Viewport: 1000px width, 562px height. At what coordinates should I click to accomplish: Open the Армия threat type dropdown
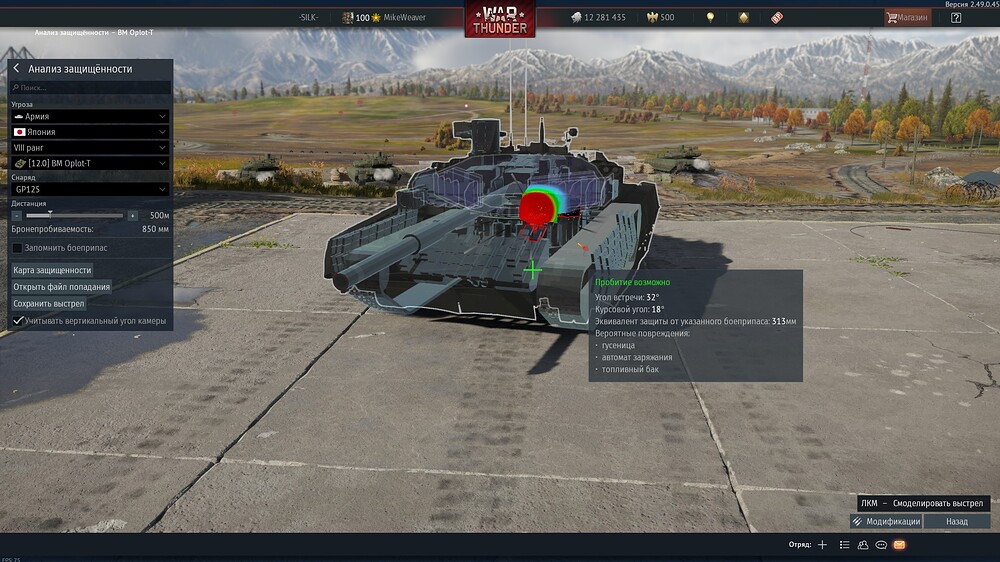click(90, 116)
